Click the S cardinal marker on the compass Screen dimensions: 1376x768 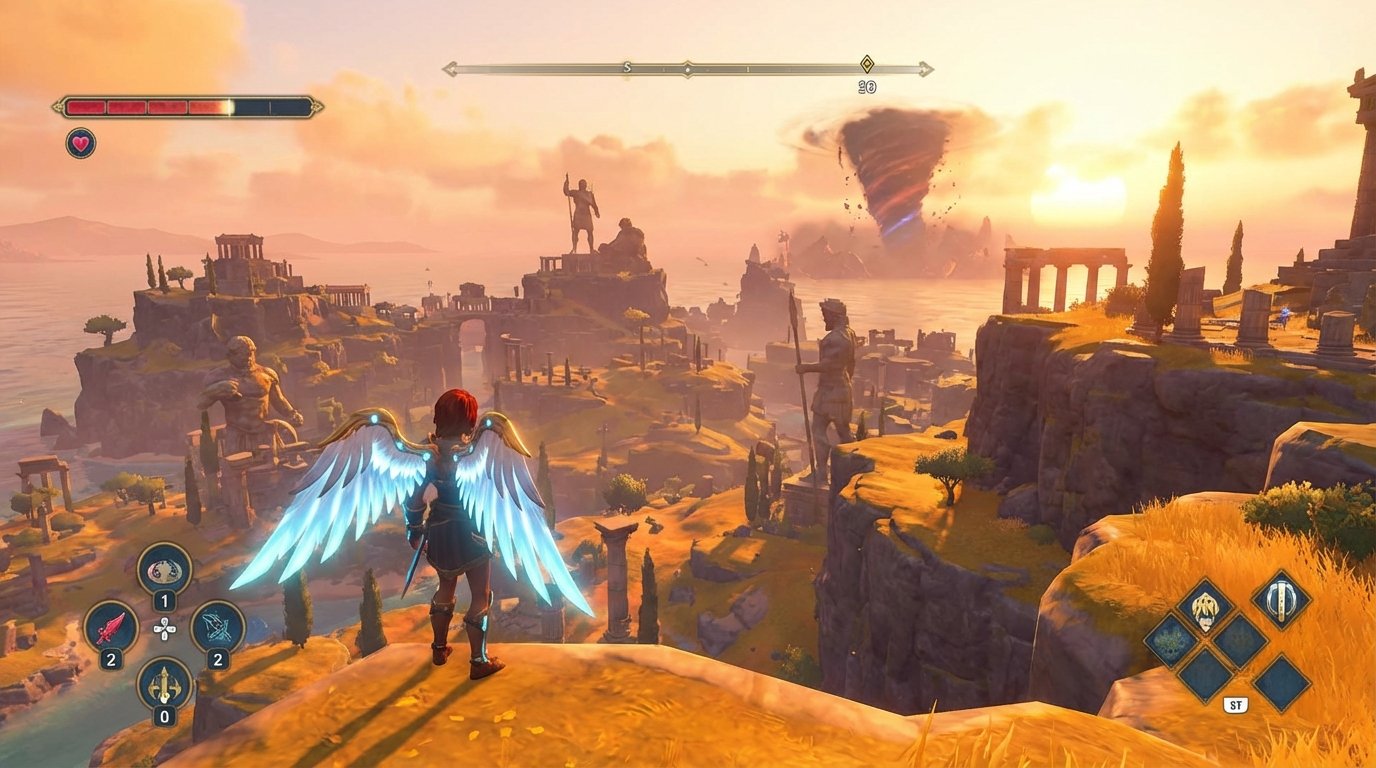coord(625,67)
